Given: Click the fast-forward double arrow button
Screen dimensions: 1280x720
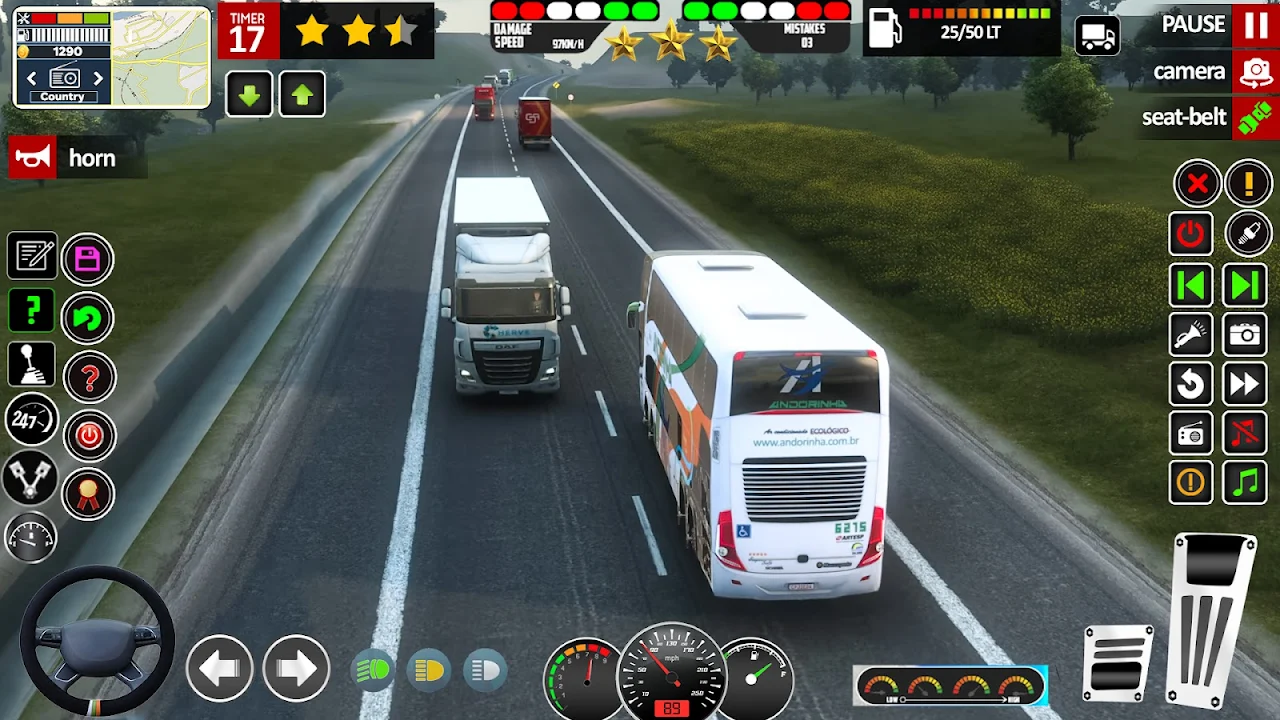Looking at the screenshot, I should (1245, 384).
